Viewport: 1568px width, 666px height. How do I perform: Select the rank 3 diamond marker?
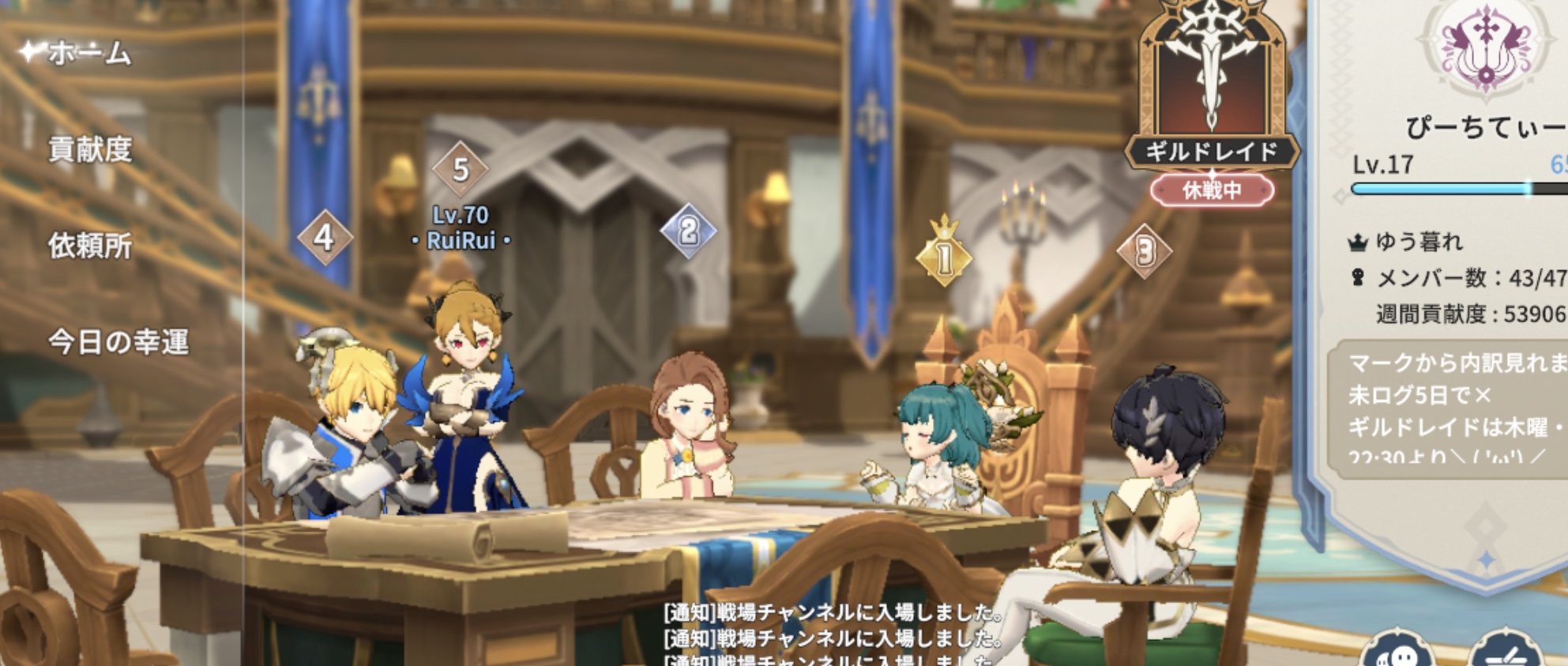1145,252
